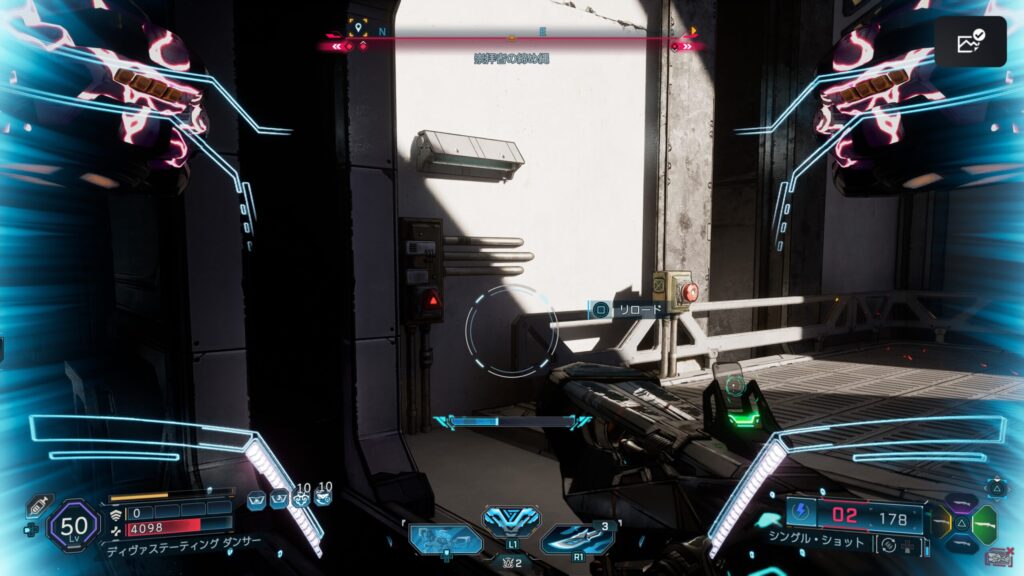The height and width of the screenshot is (576, 1024).
Task: Select the purple top weapon slot
Action: [x=962, y=501]
